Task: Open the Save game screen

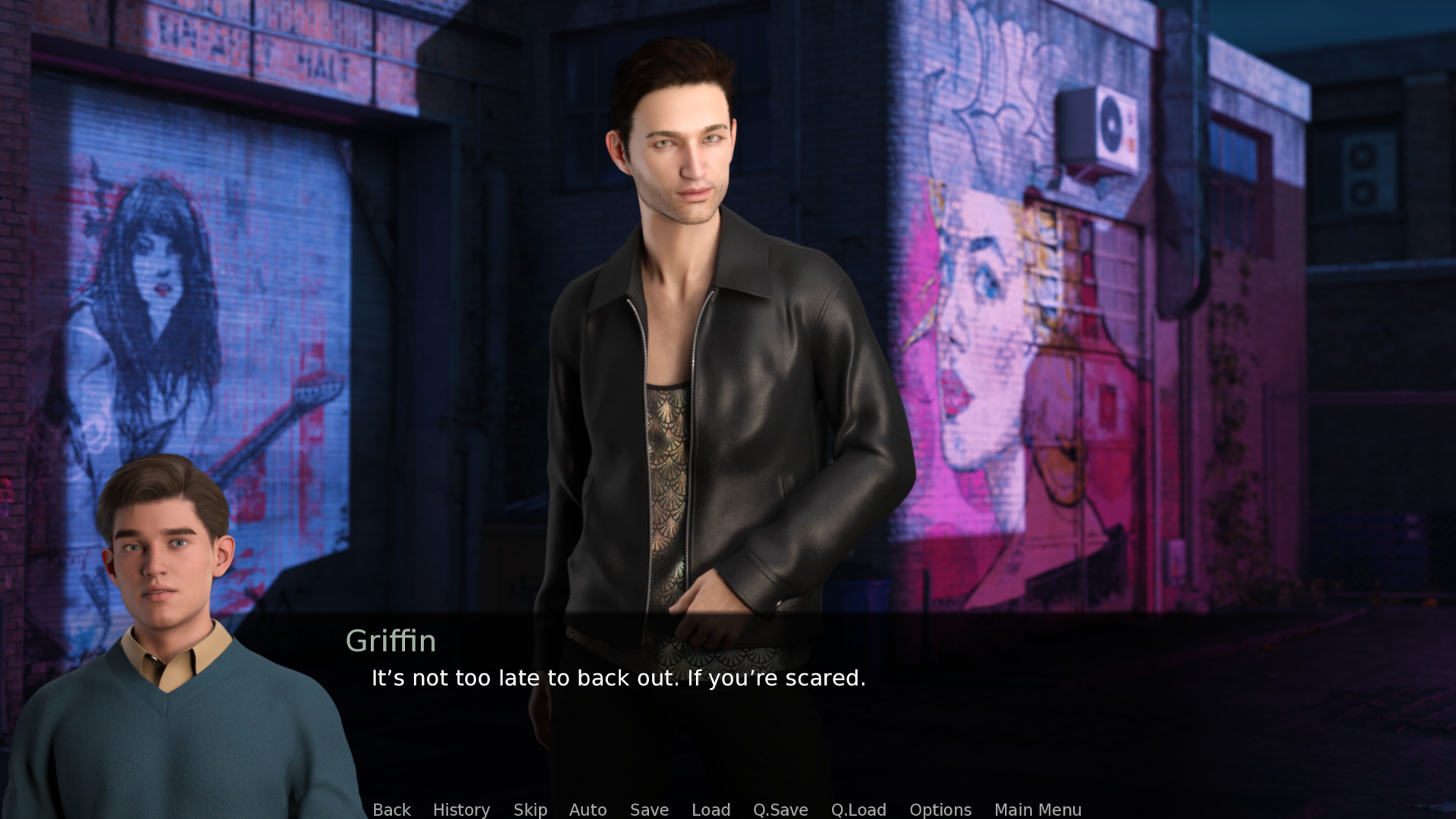Action: pyautogui.click(x=649, y=810)
